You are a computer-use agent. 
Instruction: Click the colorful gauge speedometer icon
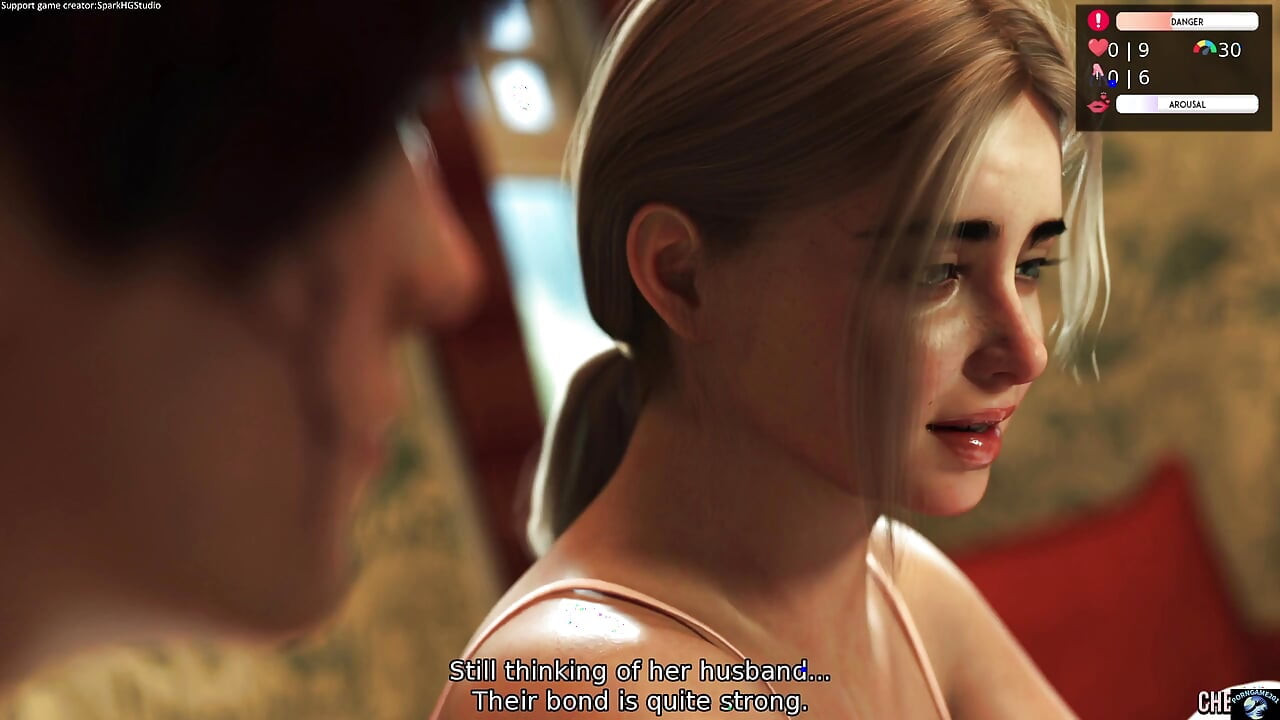[1204, 47]
